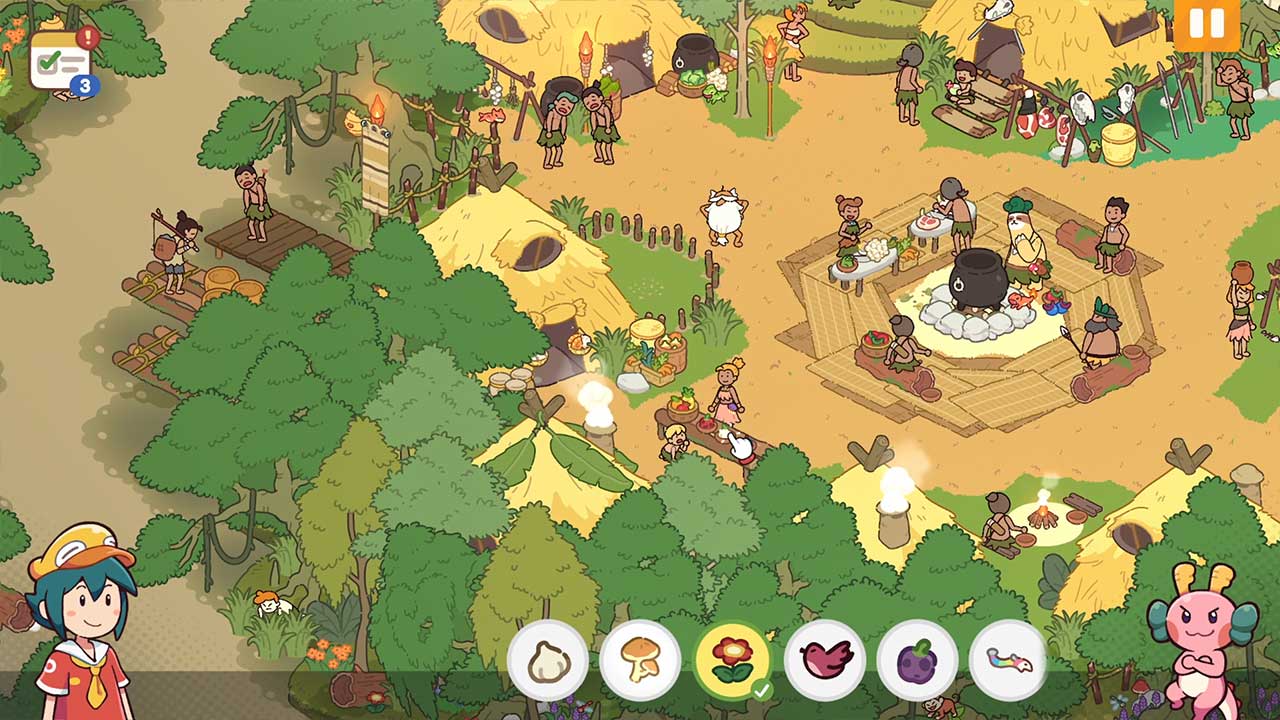The image size is (1280, 720).
Task: Choose the orange mushroom target item
Action: click(x=640, y=660)
